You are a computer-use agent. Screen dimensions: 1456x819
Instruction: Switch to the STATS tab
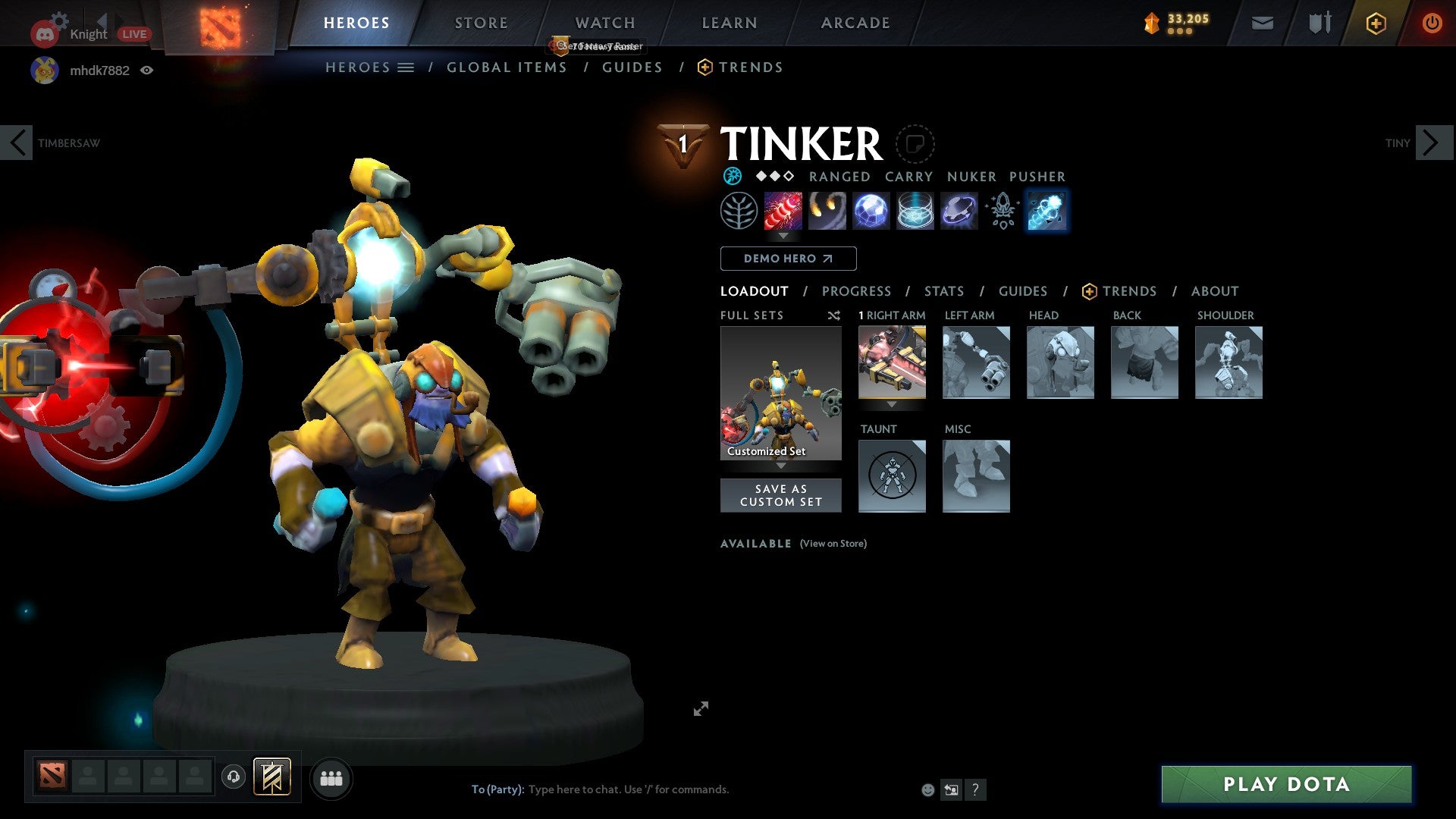(x=943, y=291)
